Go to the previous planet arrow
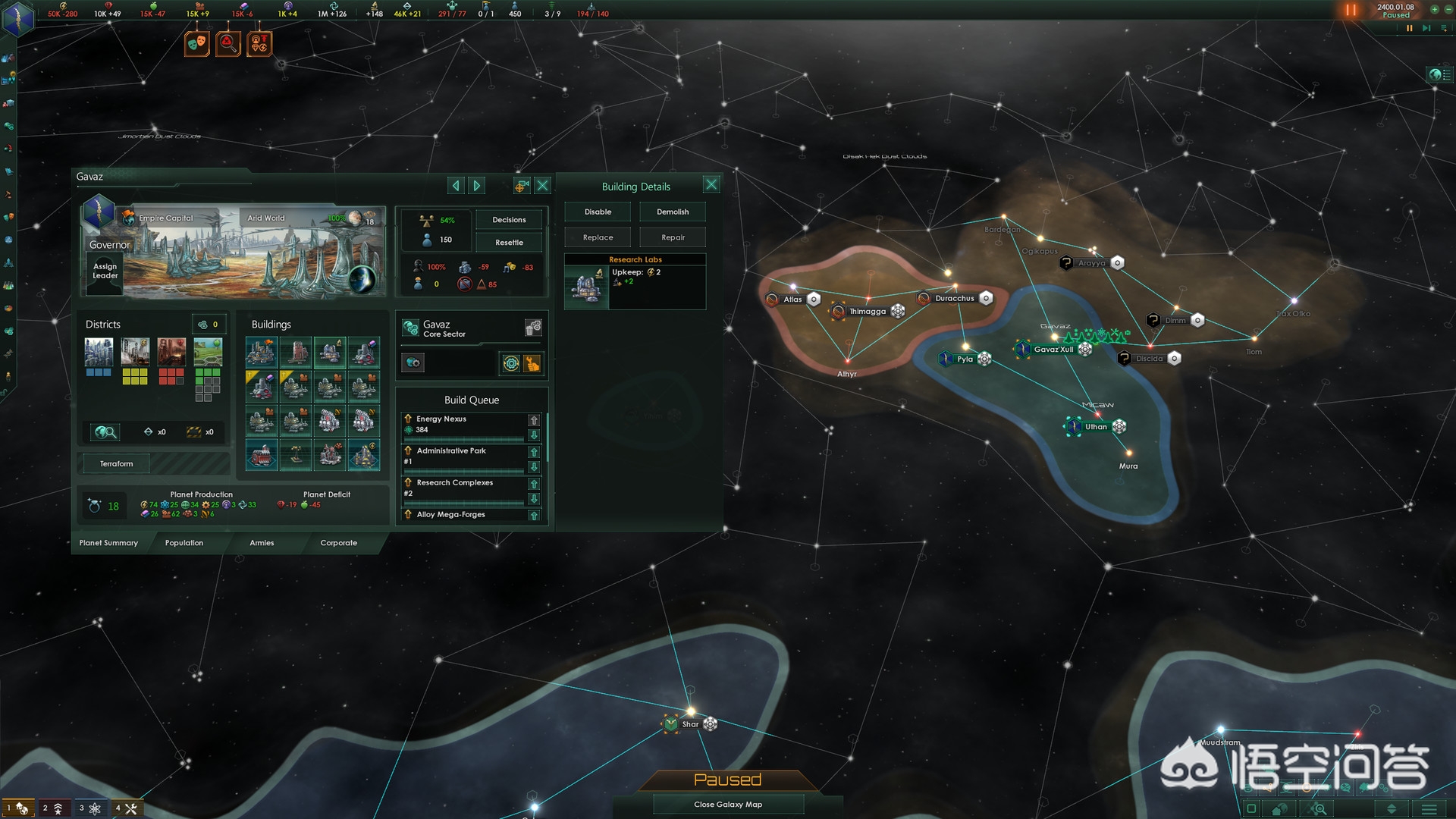Viewport: 1456px width, 819px height. click(x=455, y=185)
